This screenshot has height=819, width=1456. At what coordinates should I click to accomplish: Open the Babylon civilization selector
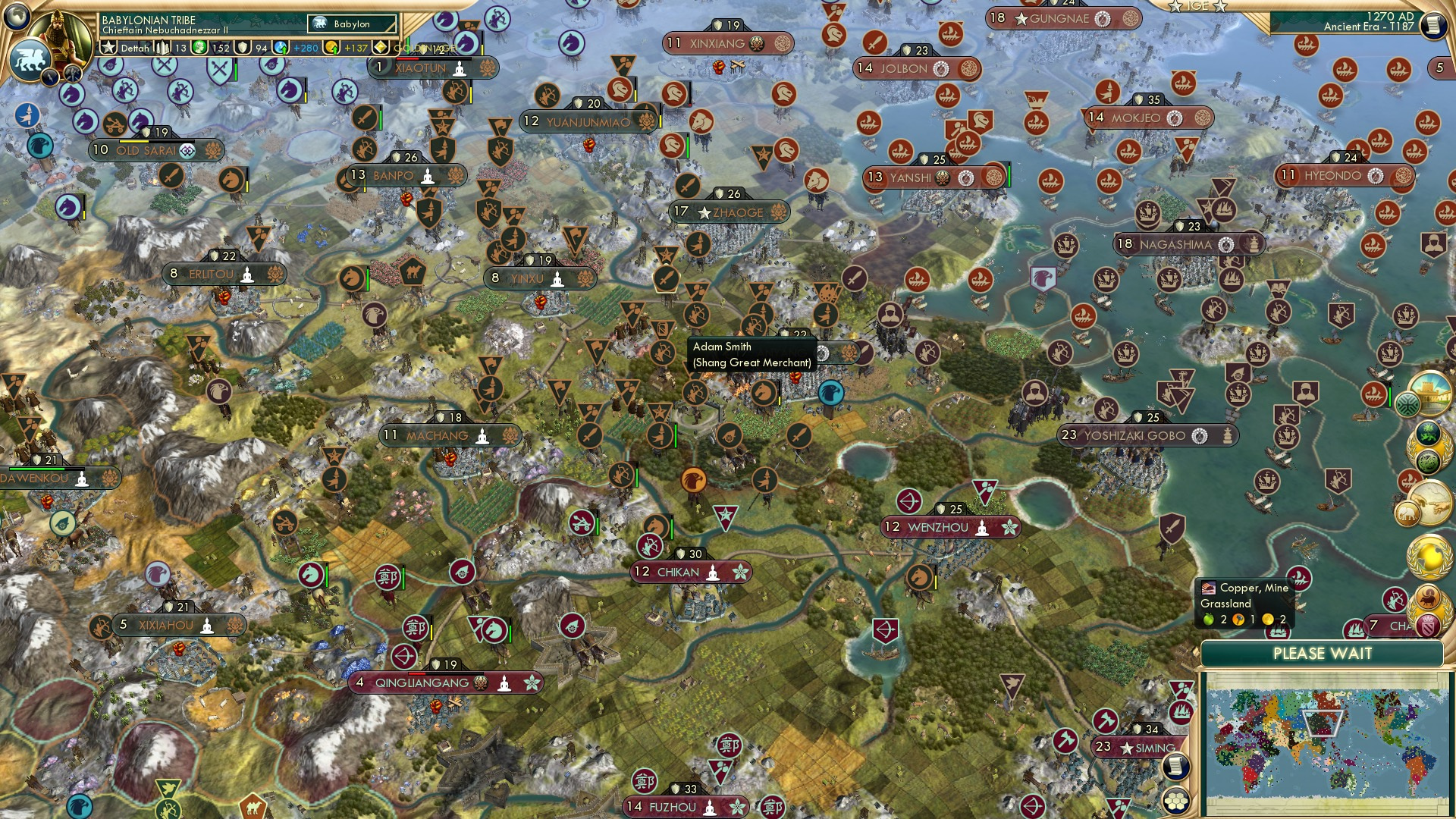click(x=351, y=24)
